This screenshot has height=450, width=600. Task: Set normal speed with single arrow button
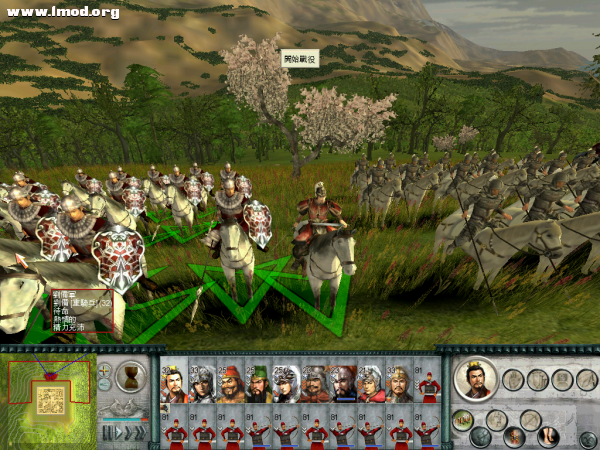pos(117,432)
